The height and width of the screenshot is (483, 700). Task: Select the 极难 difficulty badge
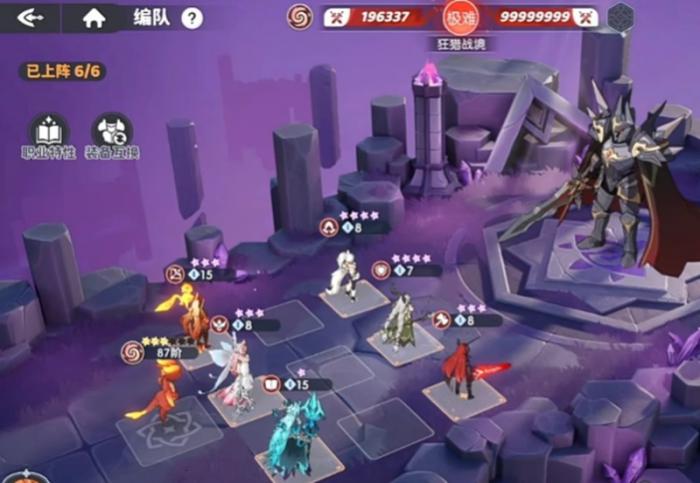[x=459, y=17]
